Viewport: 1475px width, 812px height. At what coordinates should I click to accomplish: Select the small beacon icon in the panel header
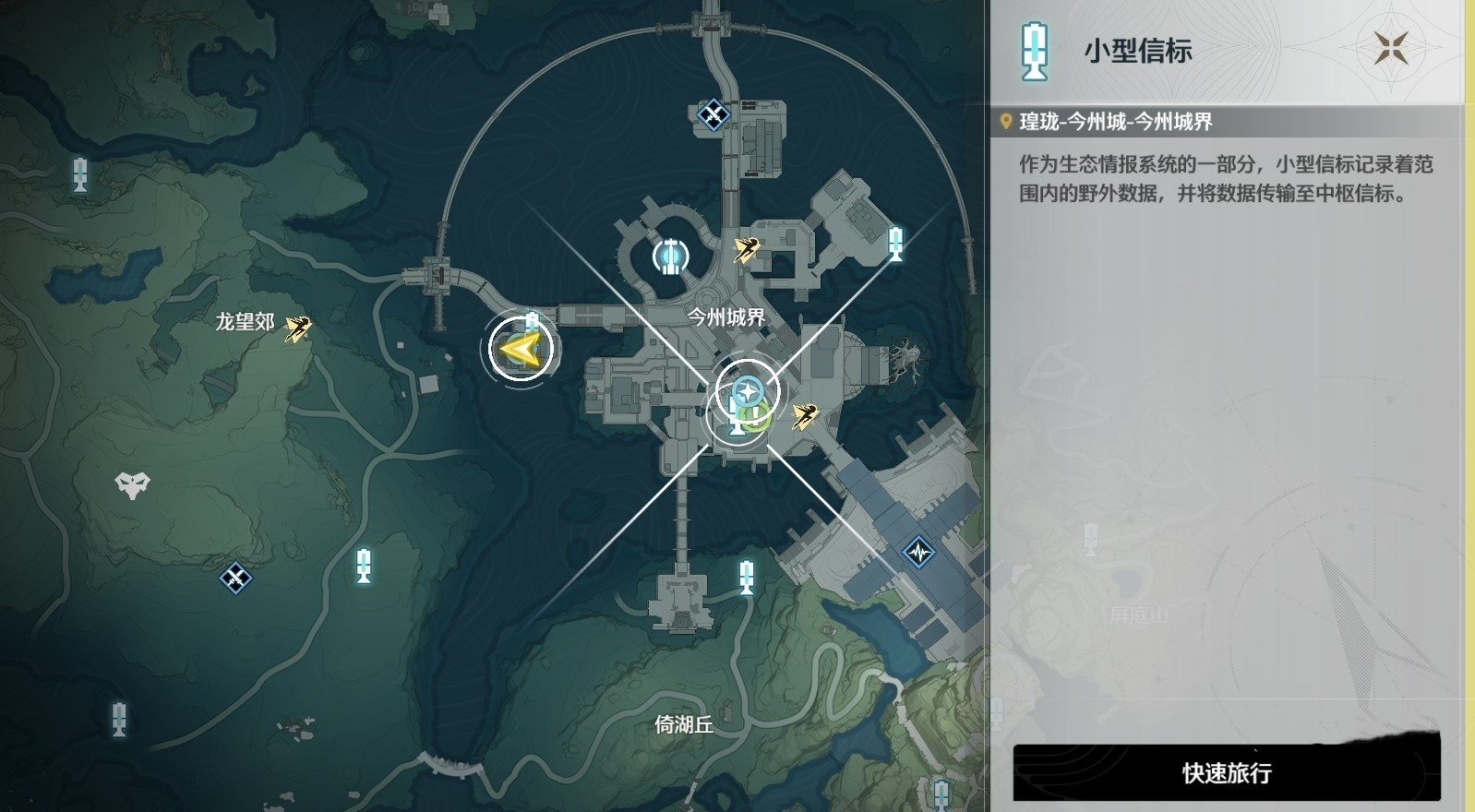(1036, 53)
